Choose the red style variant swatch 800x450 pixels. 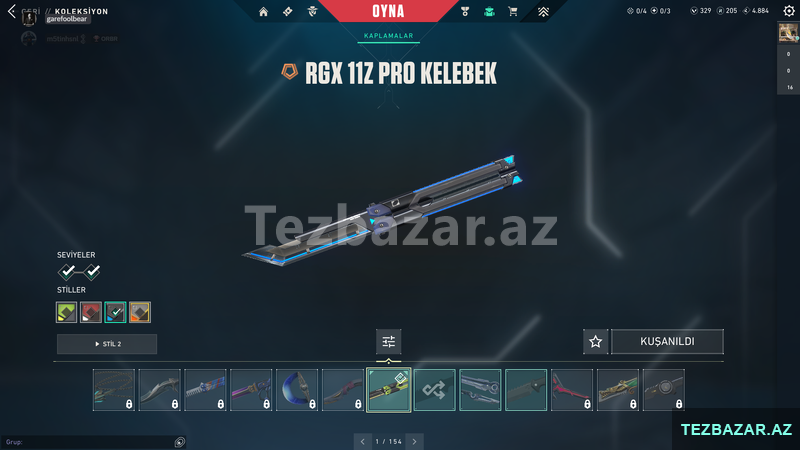pyautogui.click(x=91, y=312)
